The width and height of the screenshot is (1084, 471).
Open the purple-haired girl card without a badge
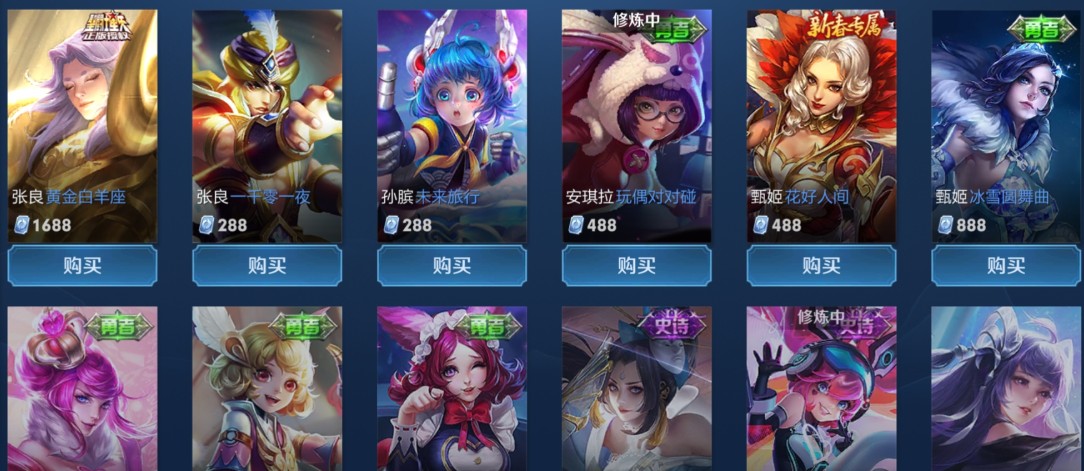(1006, 390)
